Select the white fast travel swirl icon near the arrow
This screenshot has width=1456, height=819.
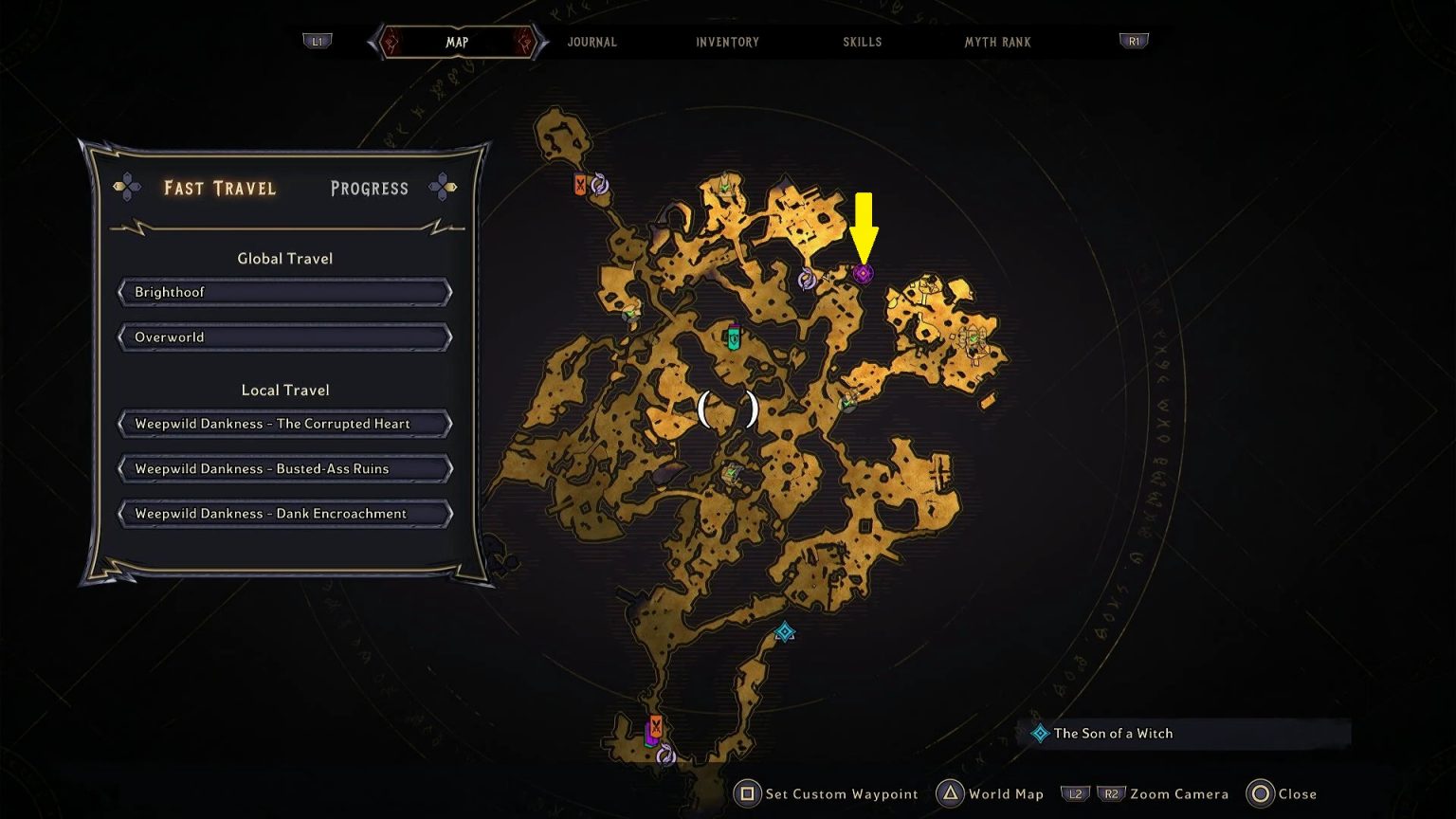(x=807, y=280)
